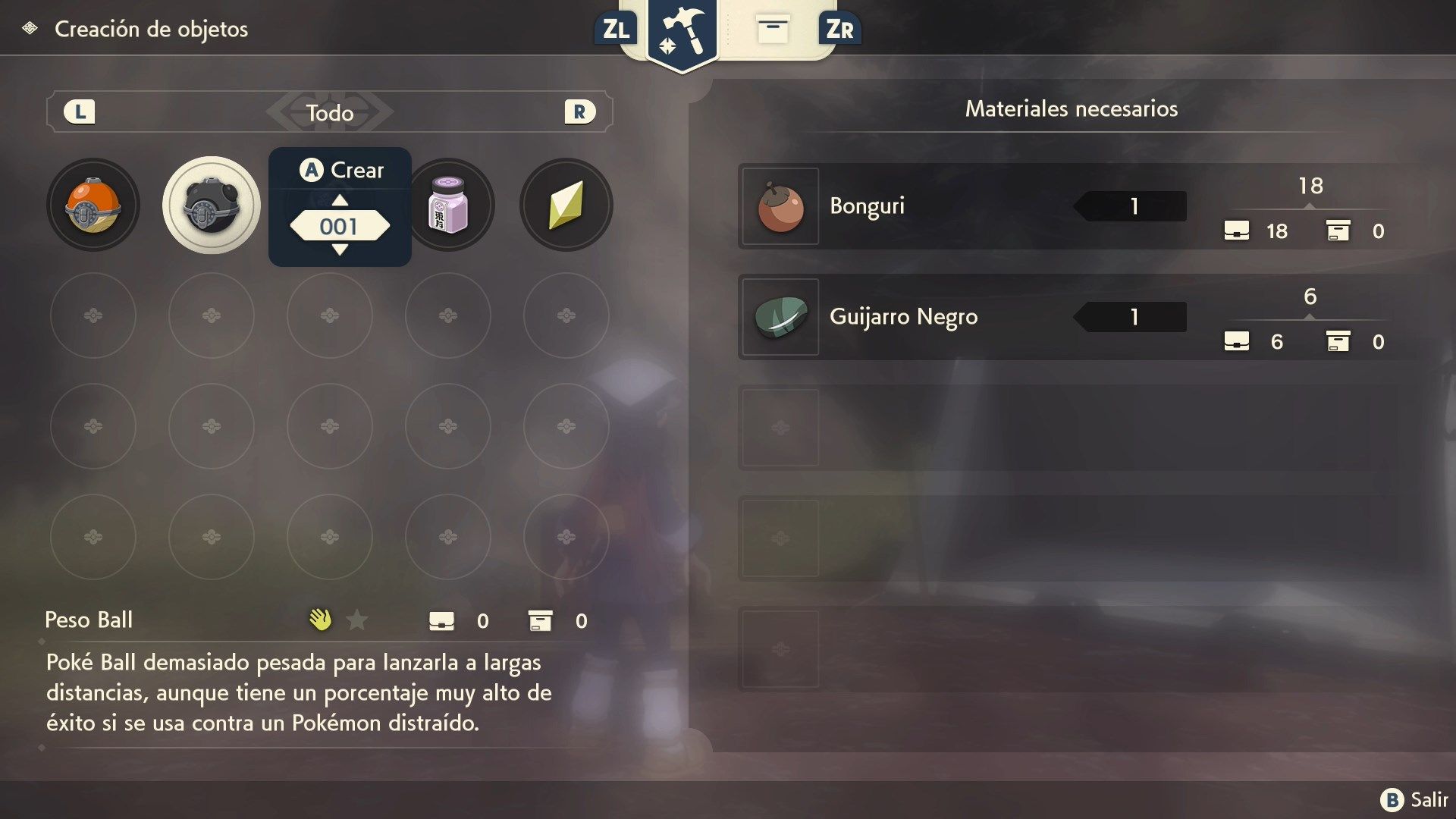Screen dimensions: 1456x819
Task: Choose the purple jar recipe
Action: [449, 205]
